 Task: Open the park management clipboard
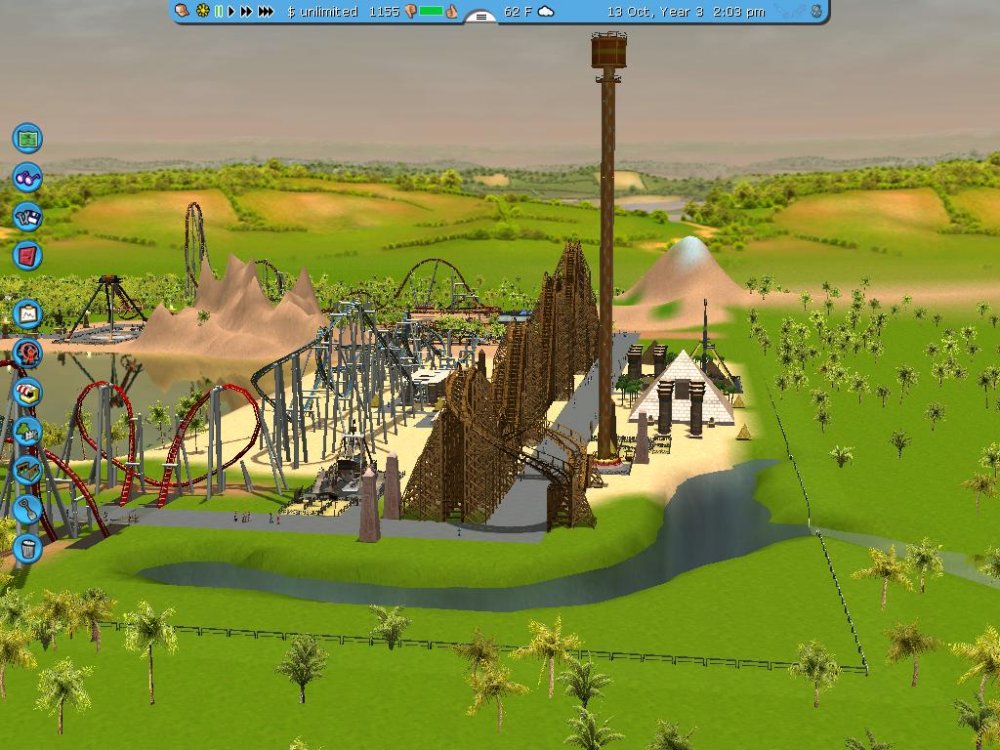coord(27,314)
